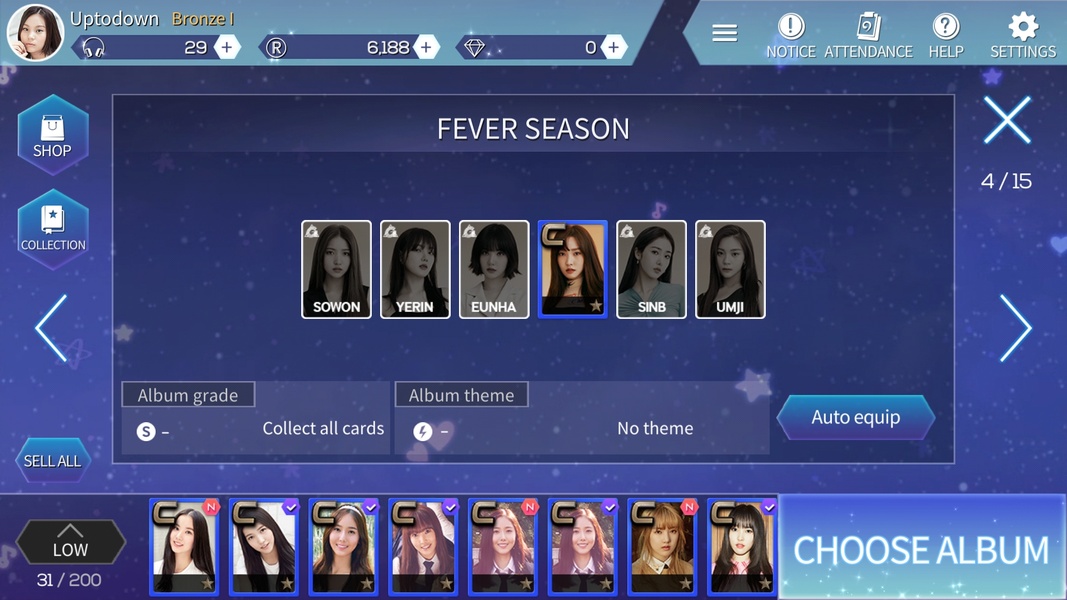Open Settings
The width and height of the screenshot is (1067, 600).
point(1022,35)
